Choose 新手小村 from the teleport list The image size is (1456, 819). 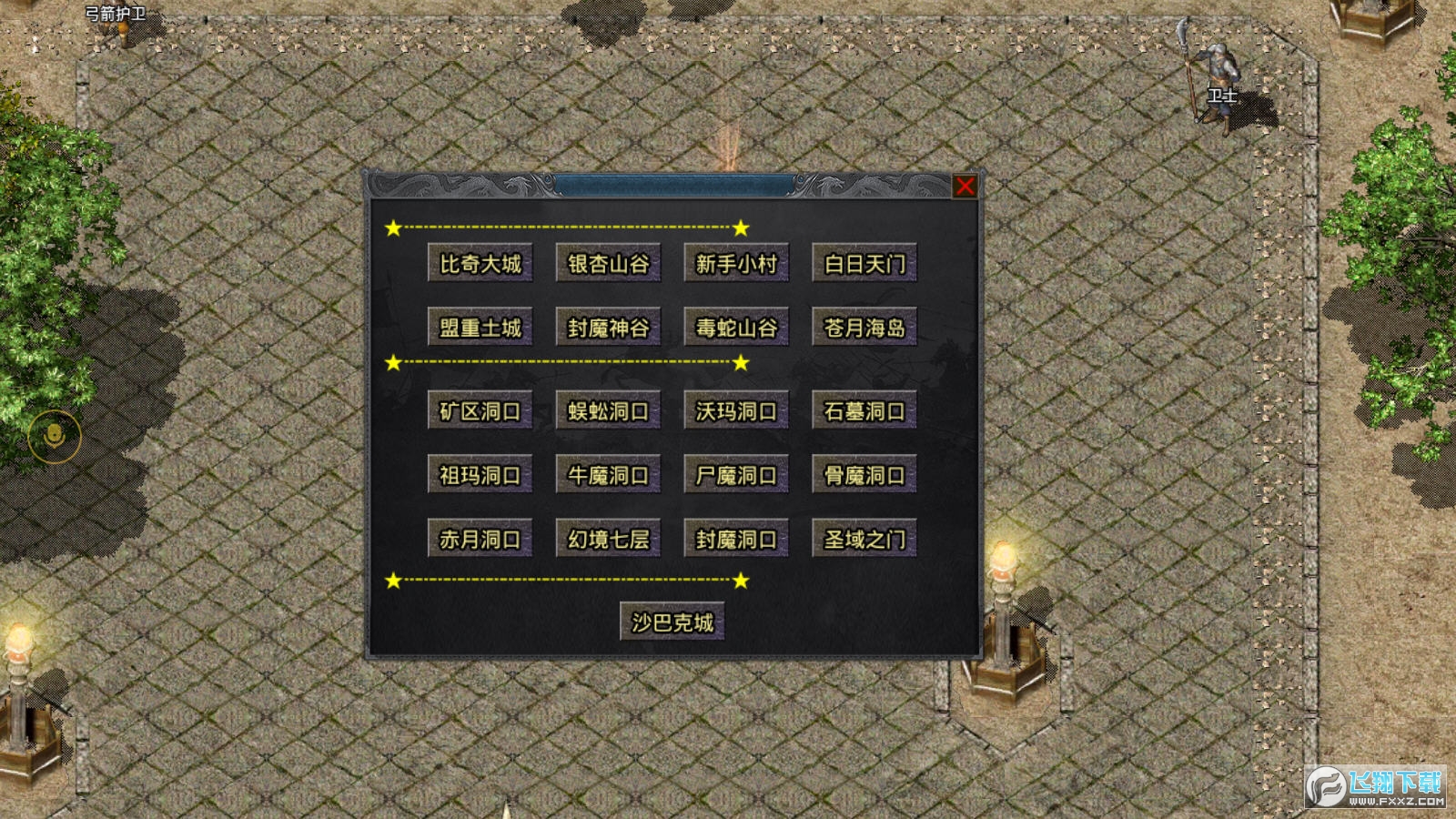[736, 264]
